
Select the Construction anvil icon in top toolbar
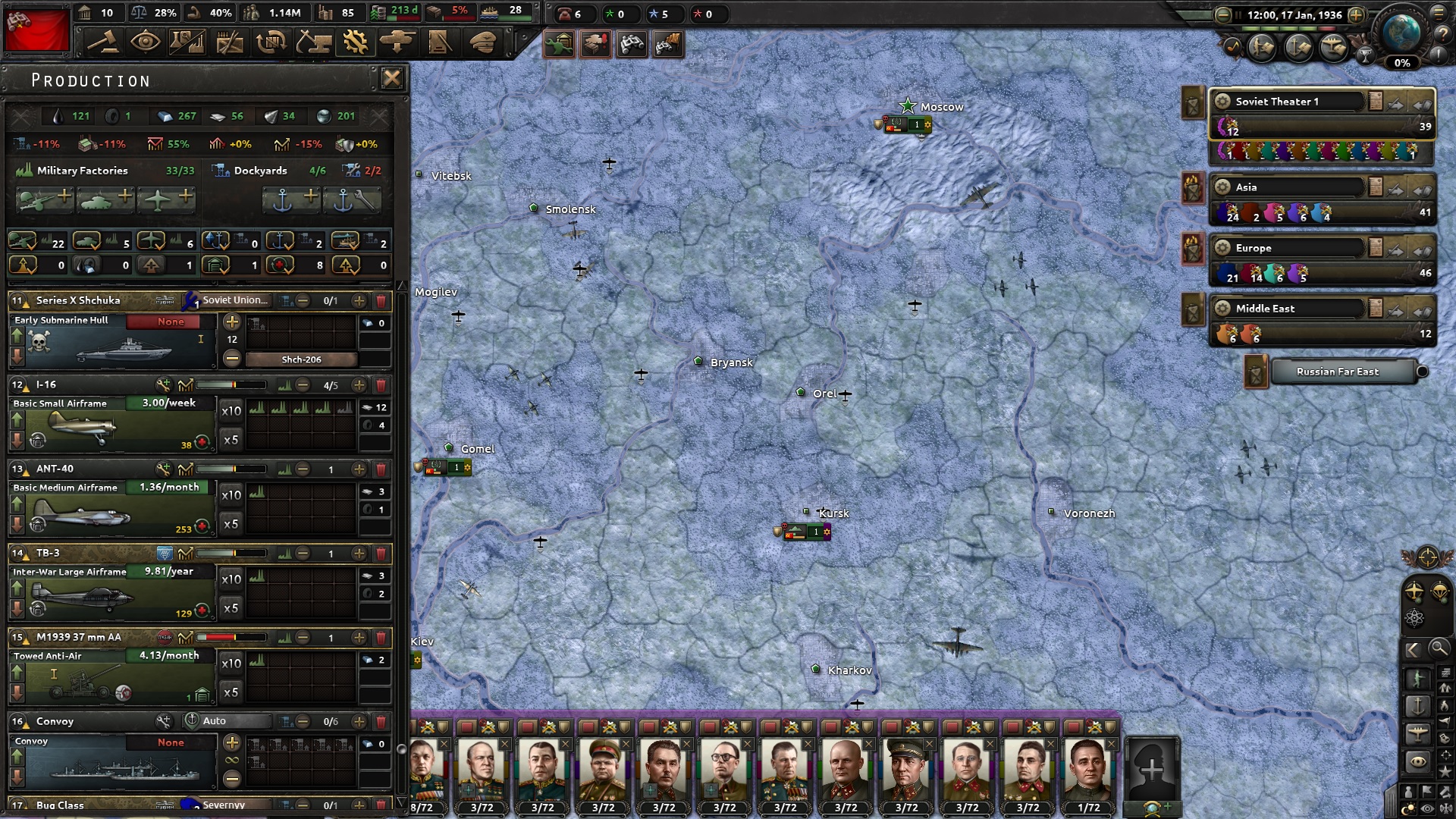pyautogui.click(x=312, y=42)
